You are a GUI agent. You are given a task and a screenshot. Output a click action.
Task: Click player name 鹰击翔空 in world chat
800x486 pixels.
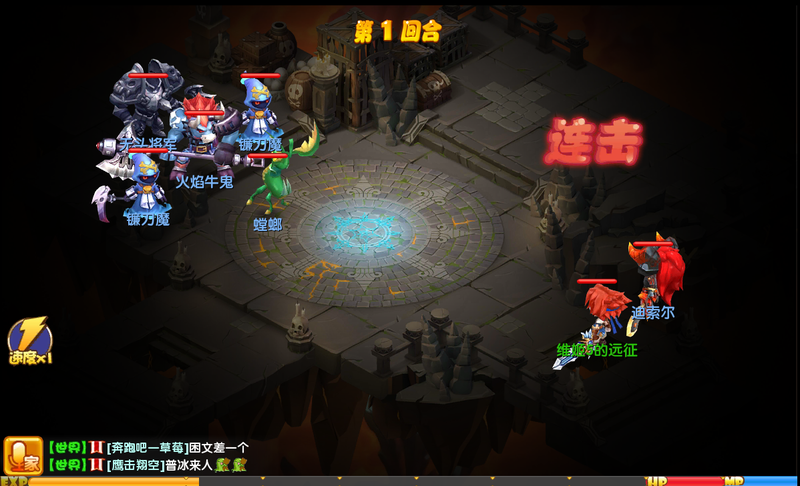(135, 465)
